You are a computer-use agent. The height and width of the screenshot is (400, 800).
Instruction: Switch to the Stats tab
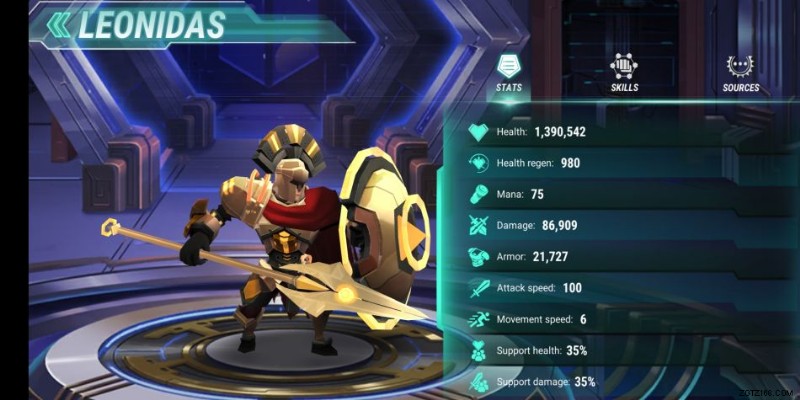(509, 72)
